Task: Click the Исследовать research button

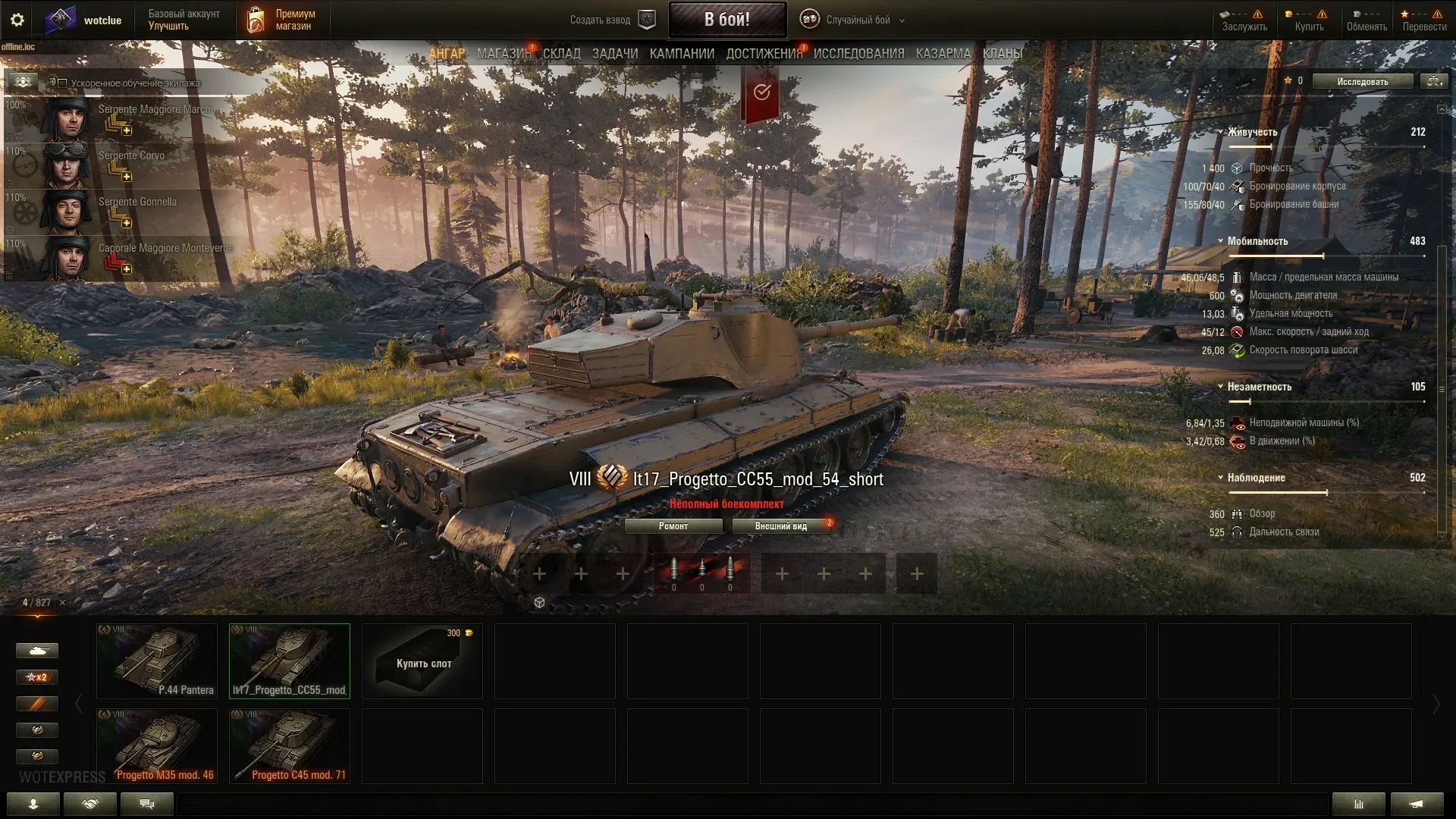Action: coord(1362,82)
